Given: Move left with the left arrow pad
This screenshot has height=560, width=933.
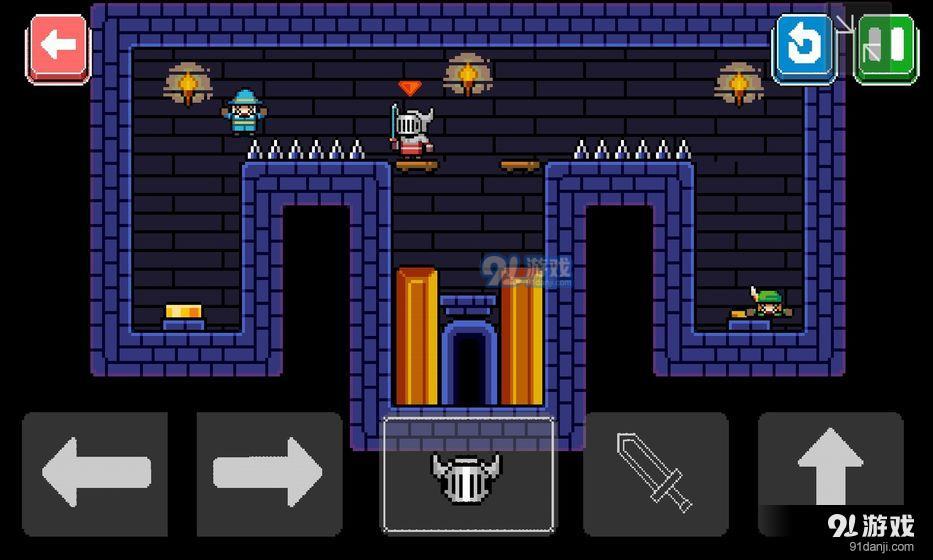Looking at the screenshot, I should (95, 473).
